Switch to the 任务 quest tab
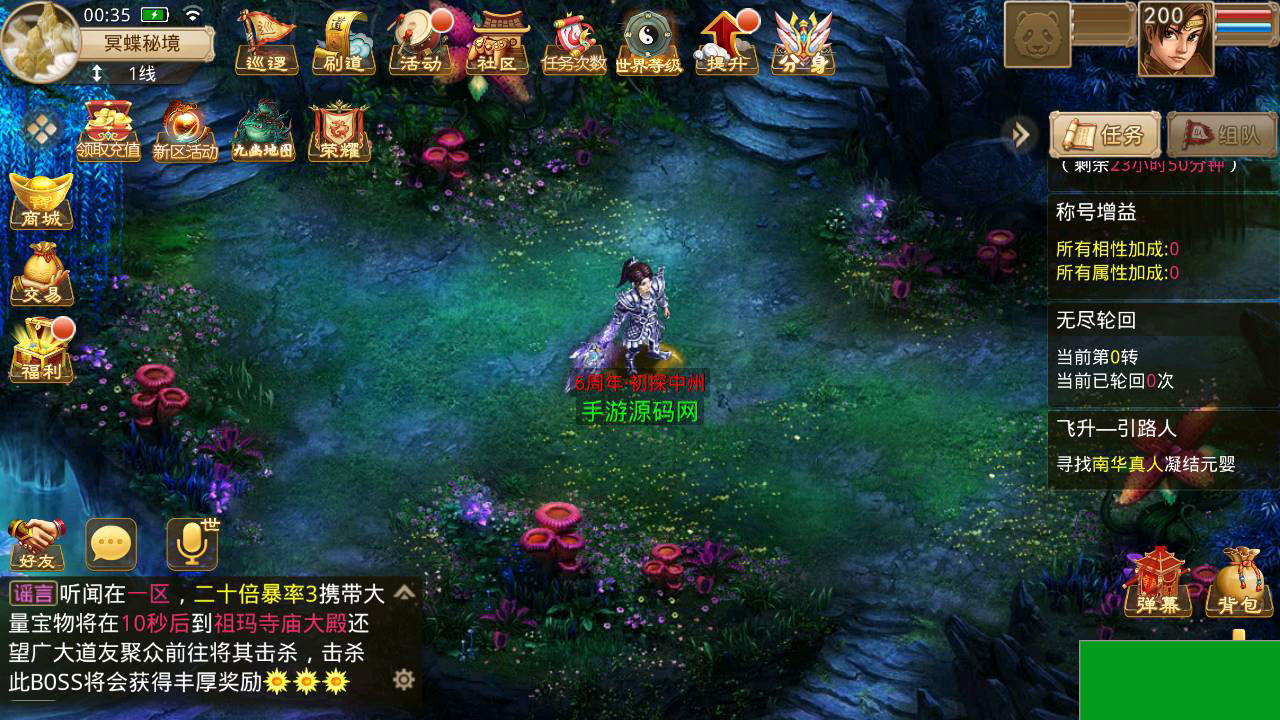This screenshot has height=720, width=1280. tap(1104, 135)
